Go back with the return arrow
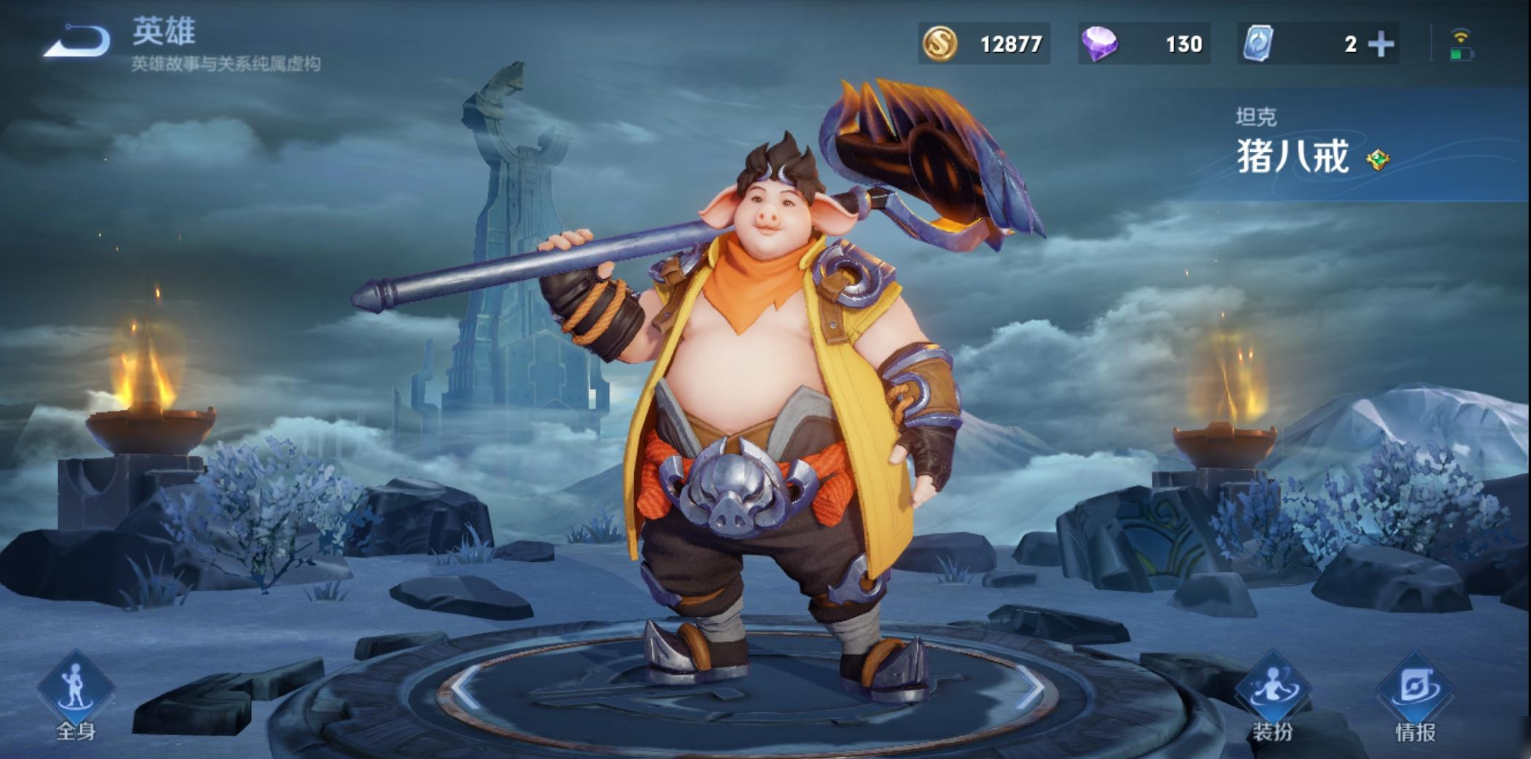 click(77, 41)
